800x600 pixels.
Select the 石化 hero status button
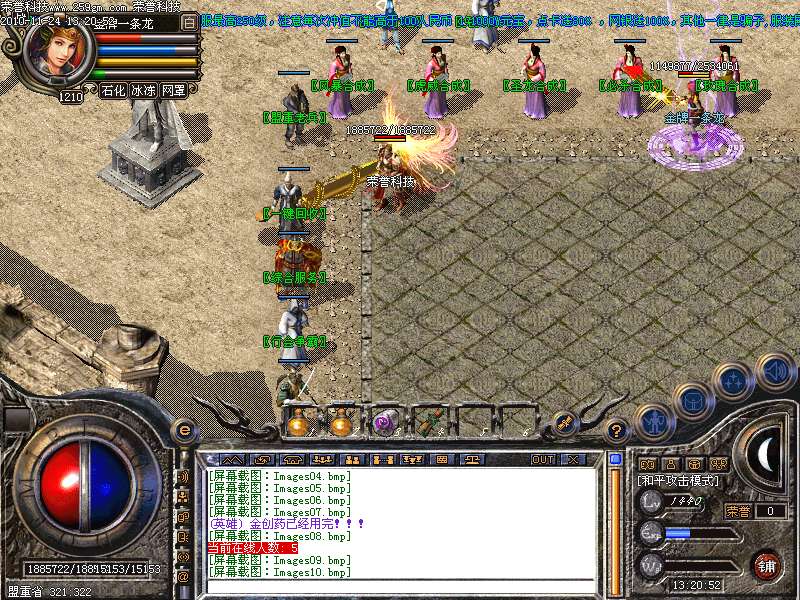(113, 90)
